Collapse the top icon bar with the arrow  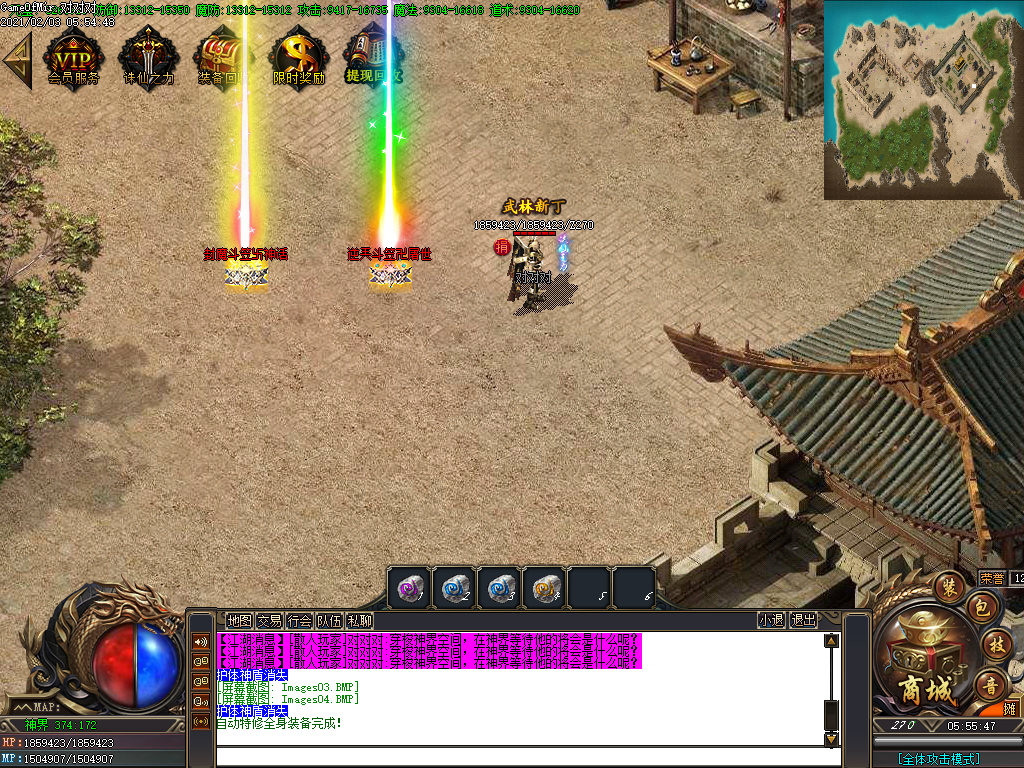(x=17, y=61)
